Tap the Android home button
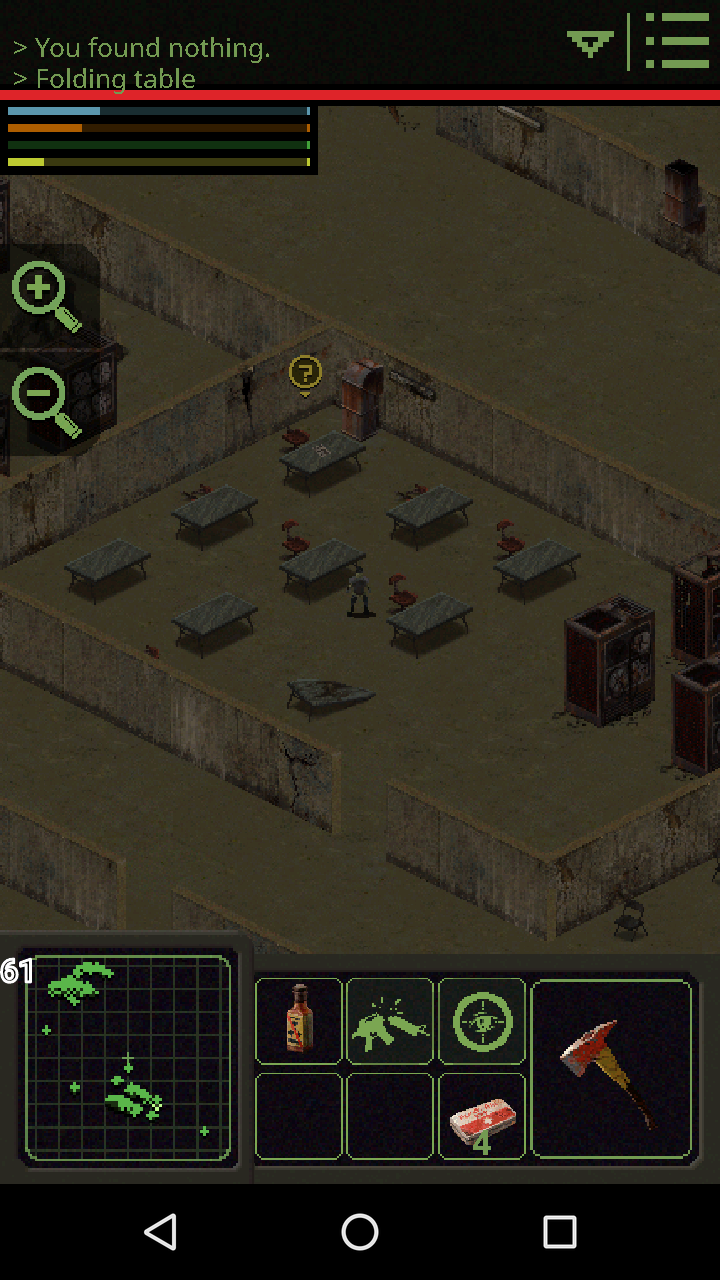720x1280 pixels. [360, 1232]
